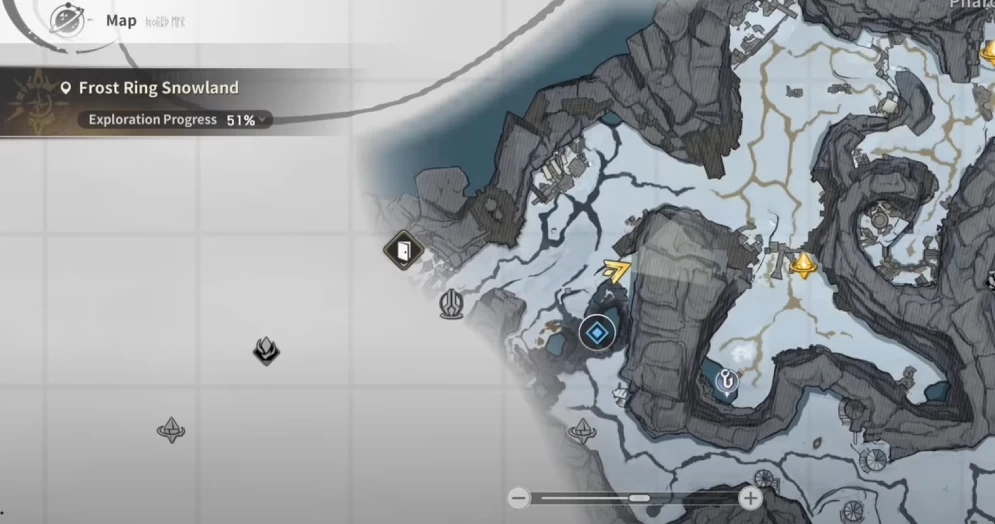Click the yellow player arrow marker
995x524 pixels.
point(617,268)
